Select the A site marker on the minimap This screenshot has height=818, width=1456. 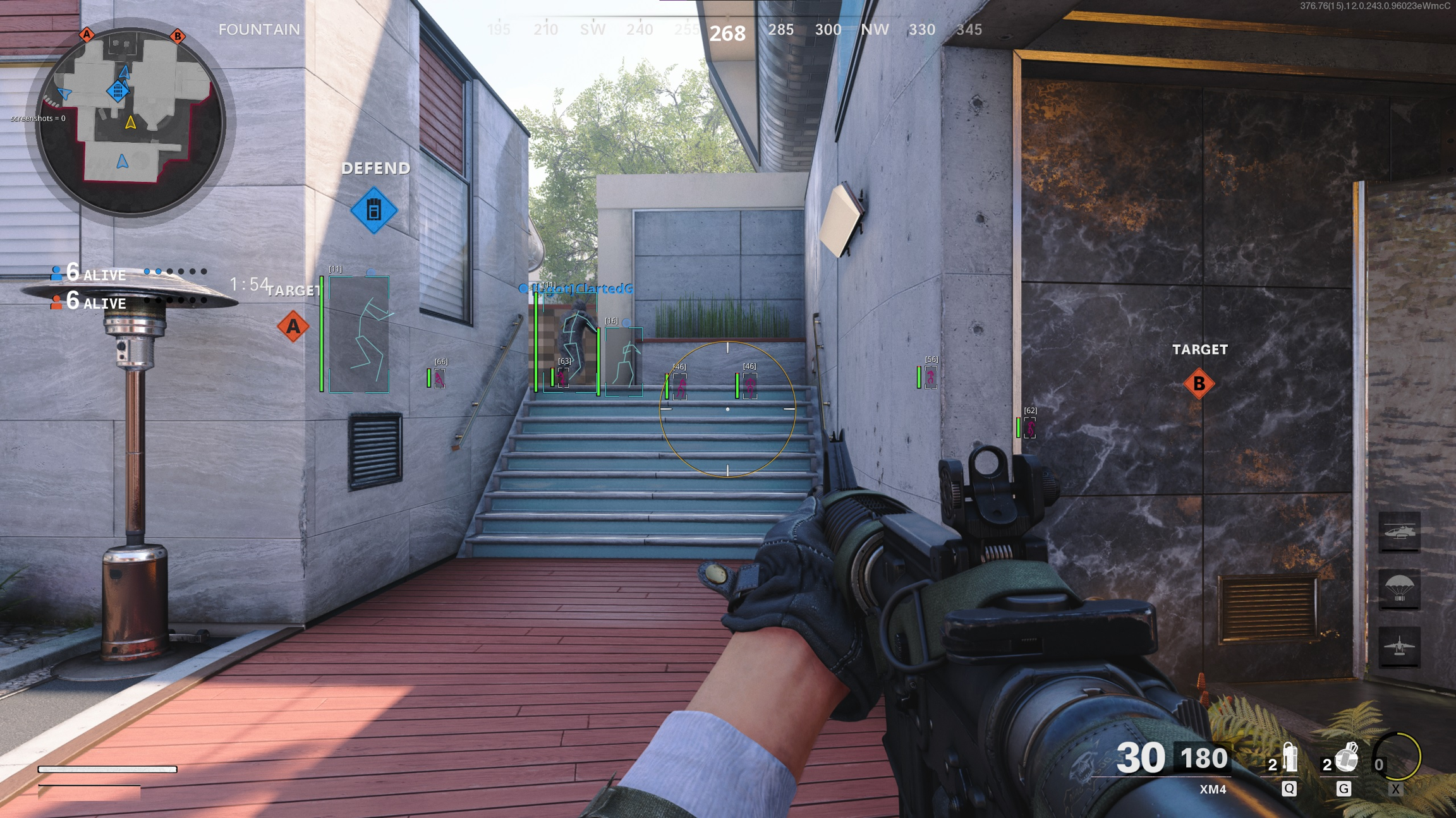coord(87,34)
